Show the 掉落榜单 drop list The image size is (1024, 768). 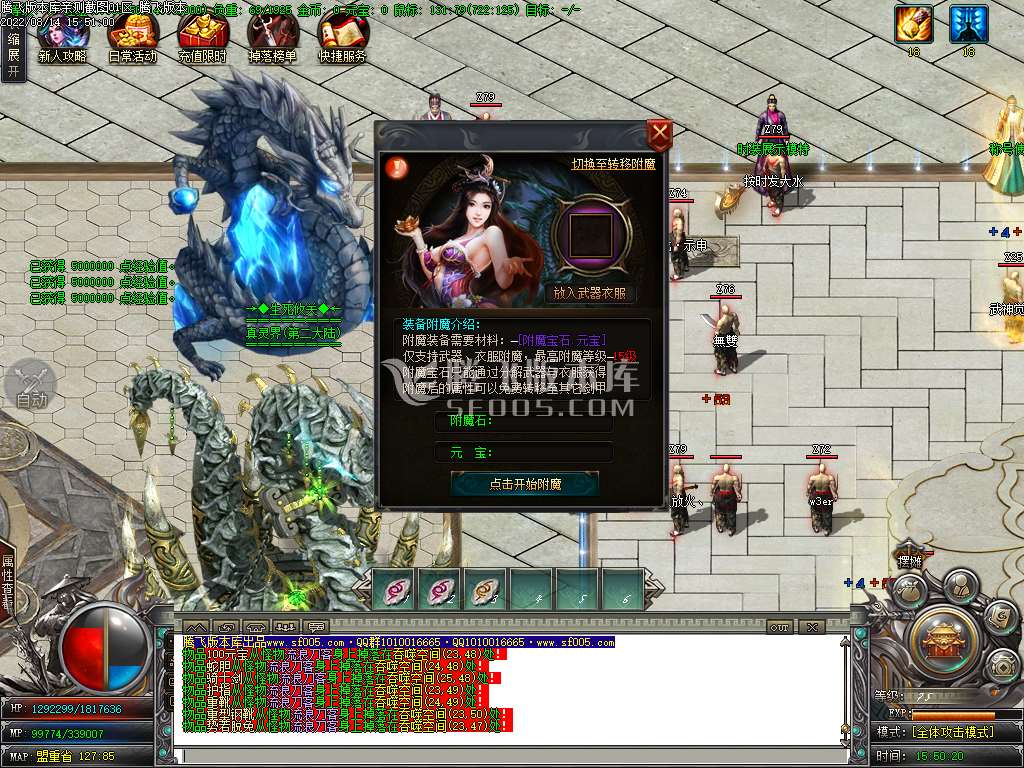(272, 40)
